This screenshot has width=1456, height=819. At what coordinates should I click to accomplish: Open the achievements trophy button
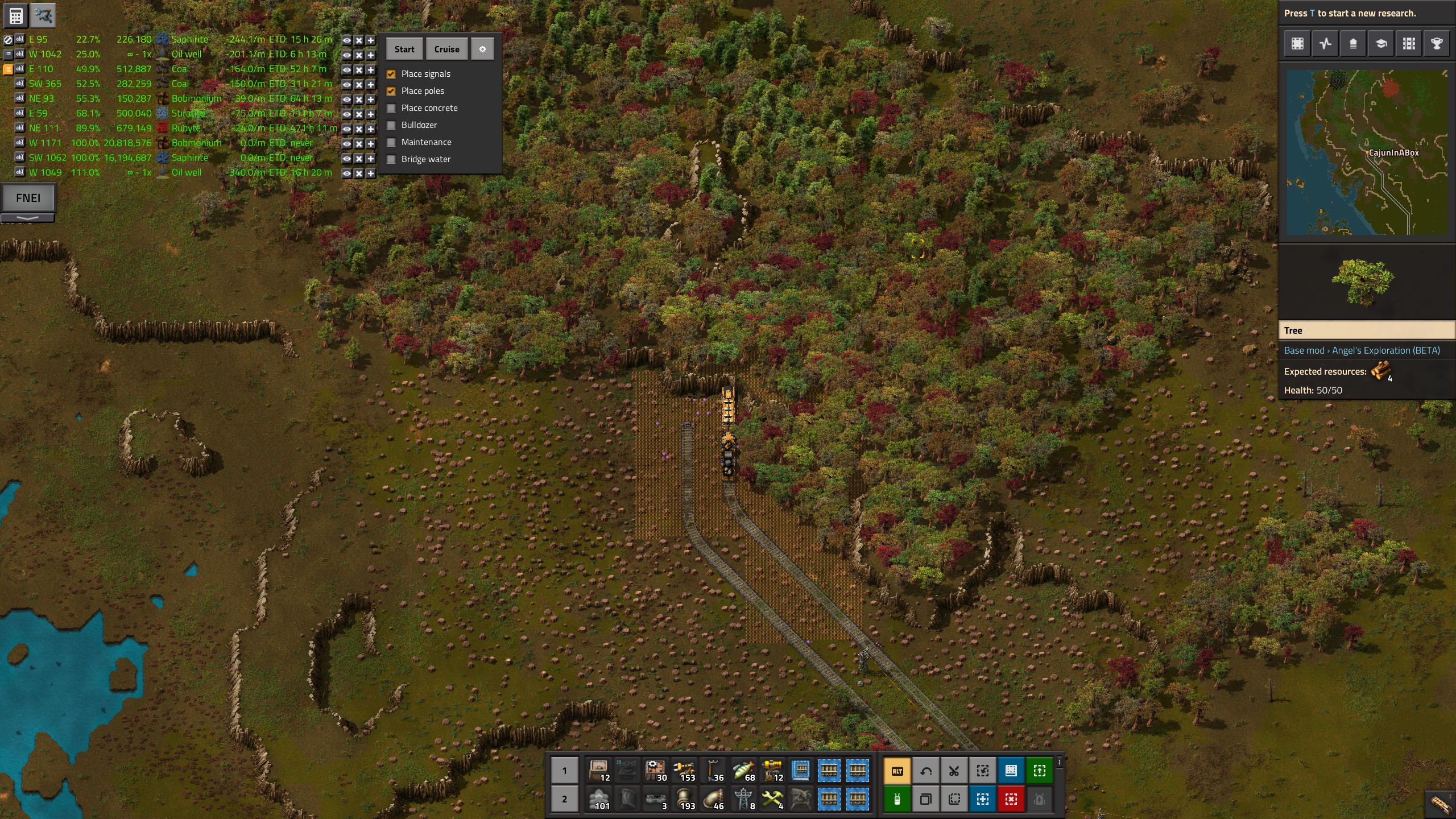tap(1437, 44)
